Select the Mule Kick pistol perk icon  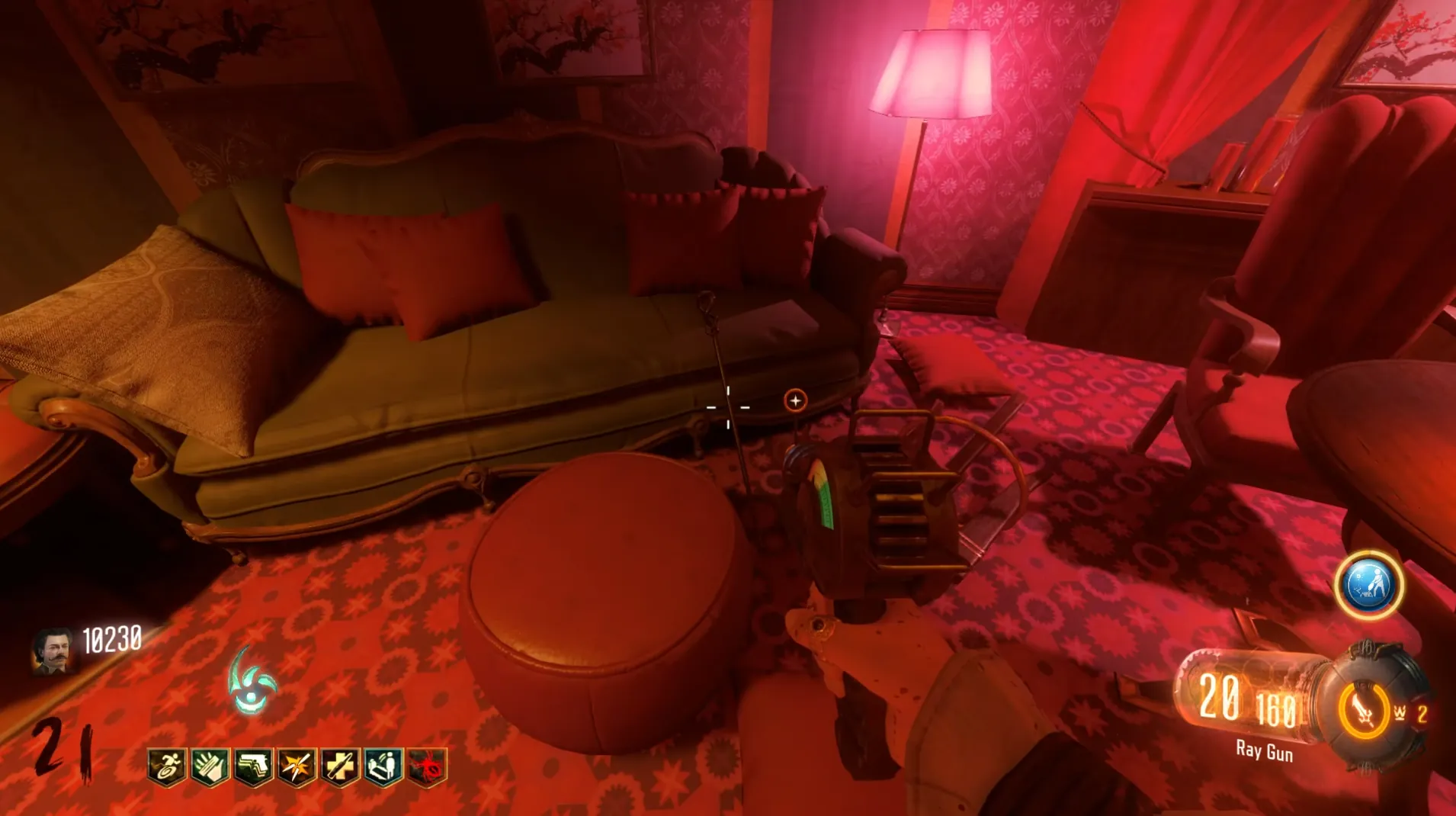click(x=253, y=766)
